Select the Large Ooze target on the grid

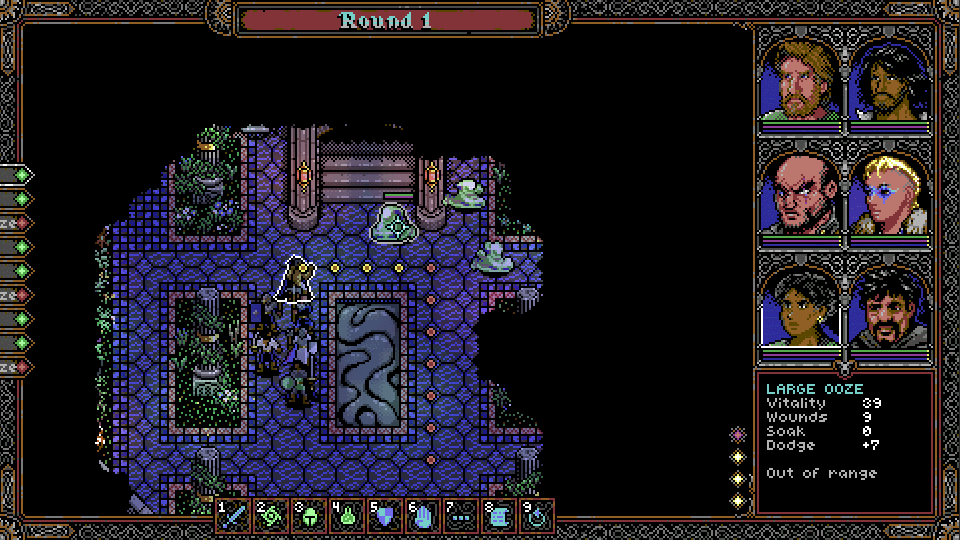click(x=397, y=224)
